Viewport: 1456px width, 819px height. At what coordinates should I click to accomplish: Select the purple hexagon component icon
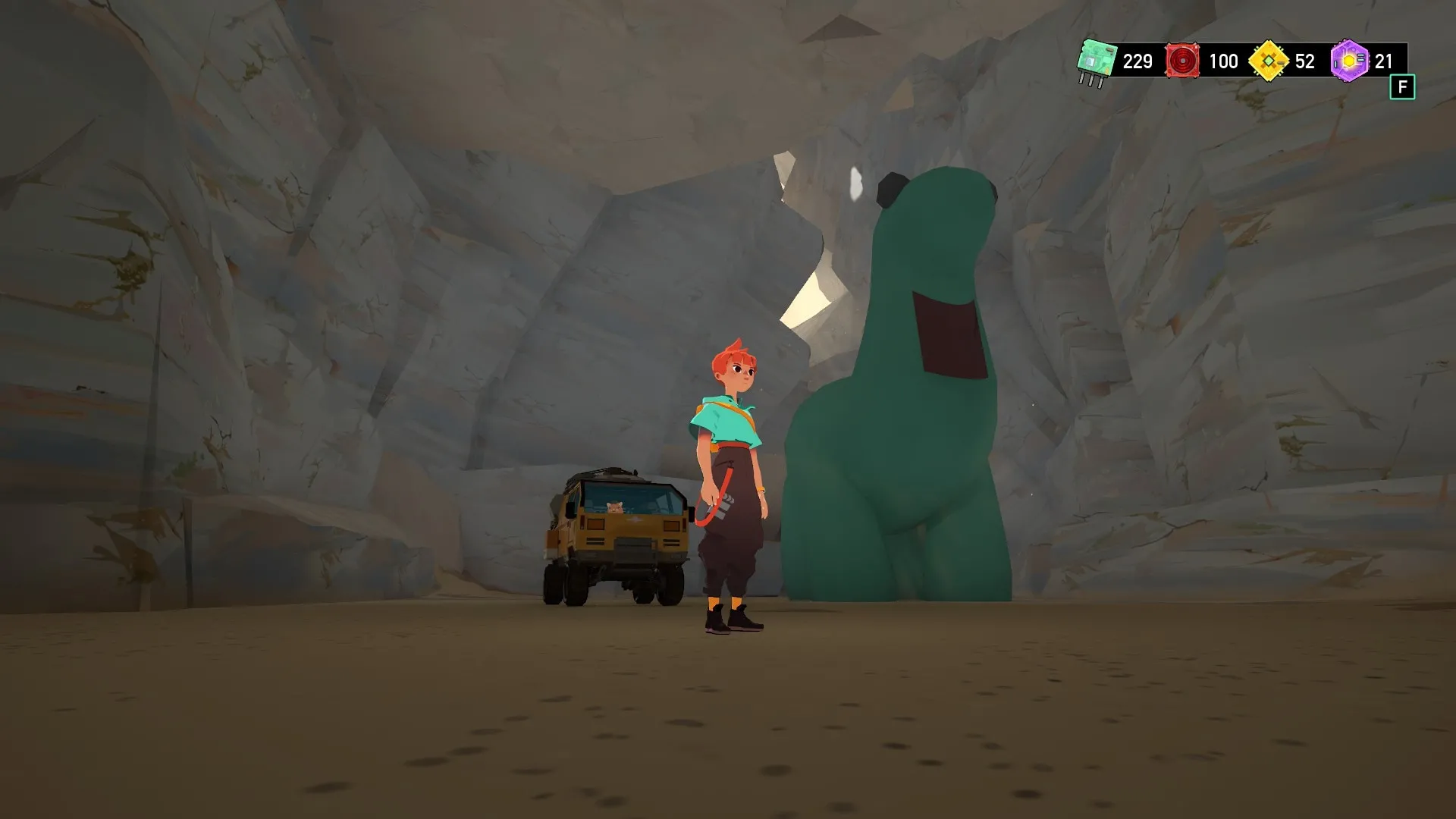coord(1350,61)
